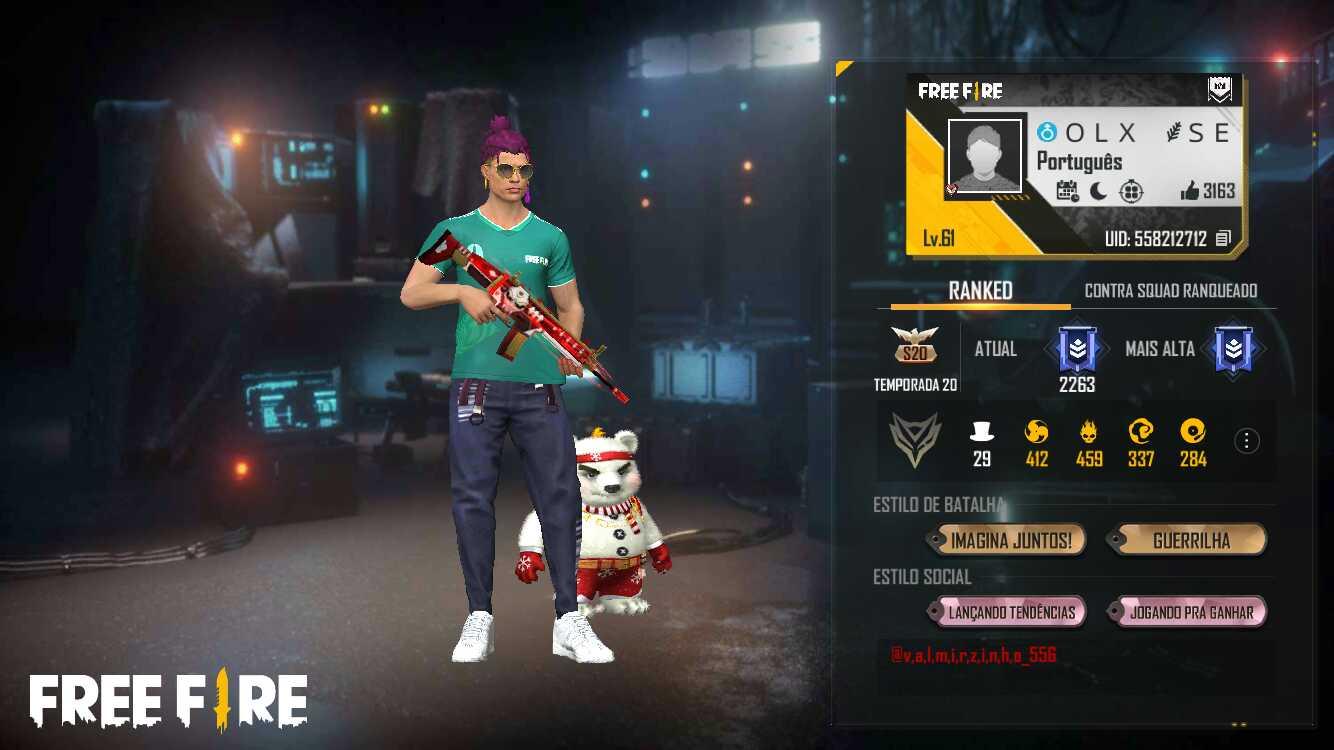Click the profile signature text line
The image size is (1334, 750).
(x=973, y=656)
